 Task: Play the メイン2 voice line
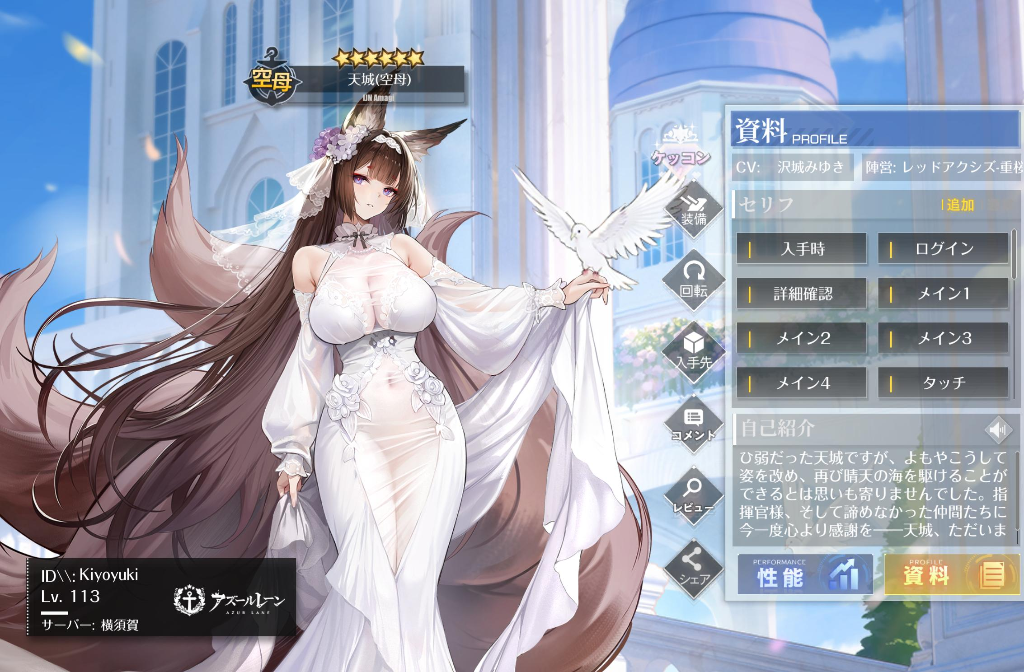click(x=801, y=338)
